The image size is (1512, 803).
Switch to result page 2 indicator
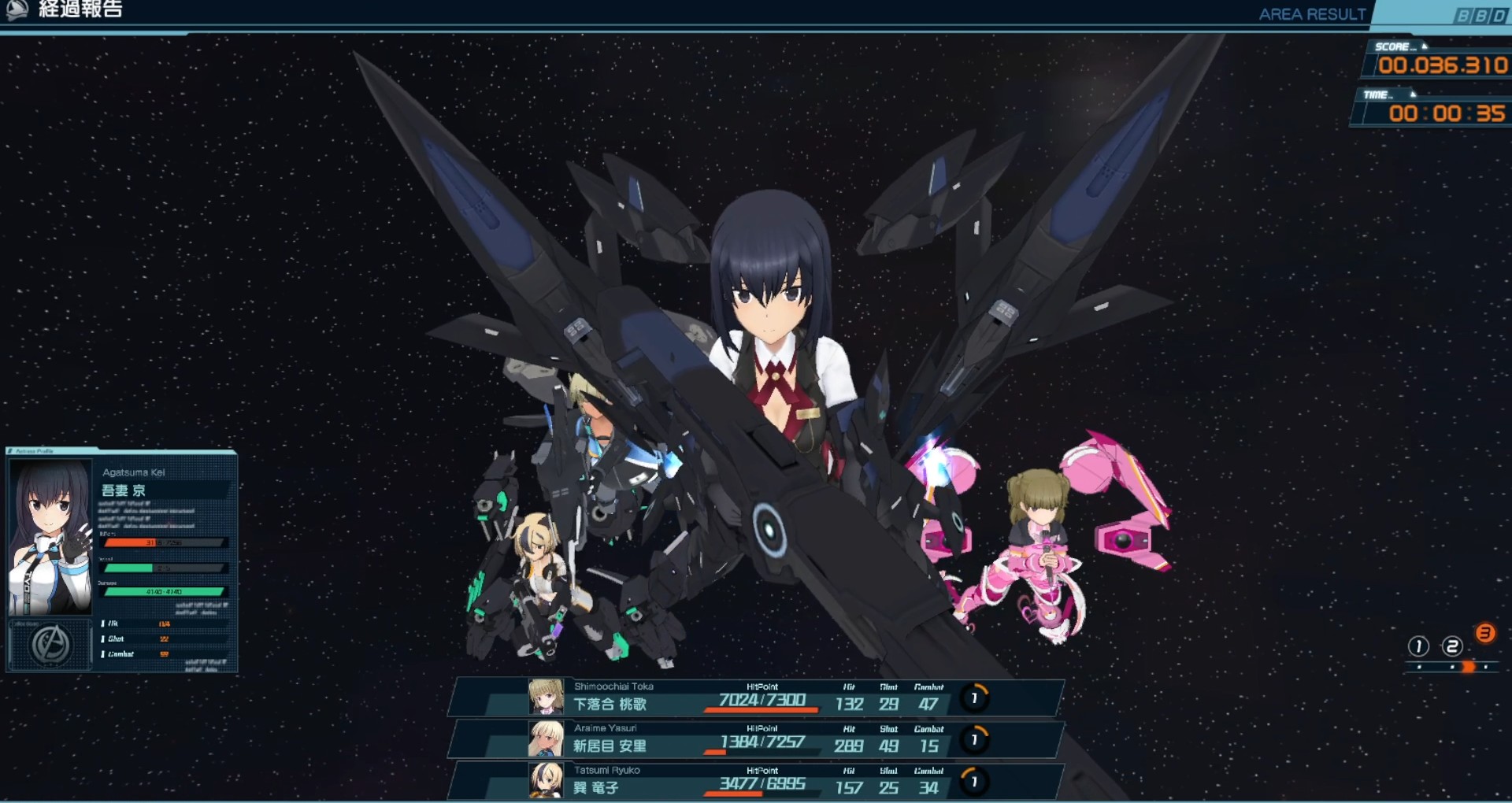click(x=1452, y=647)
